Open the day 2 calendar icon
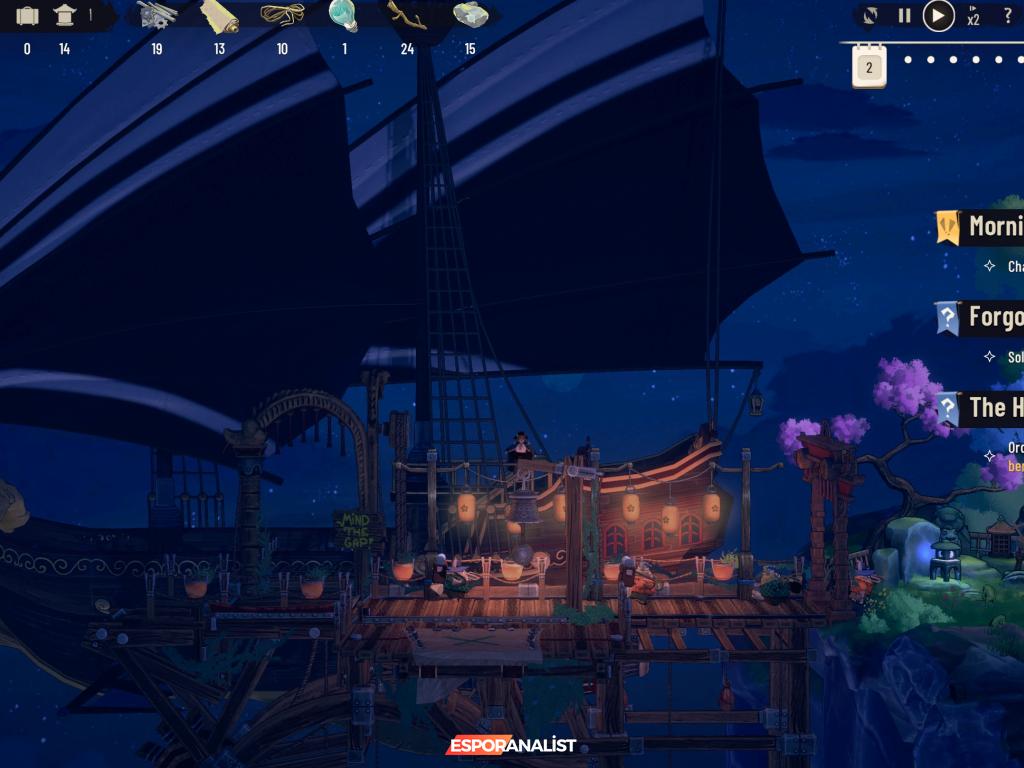This screenshot has width=1024, height=768. [869, 66]
